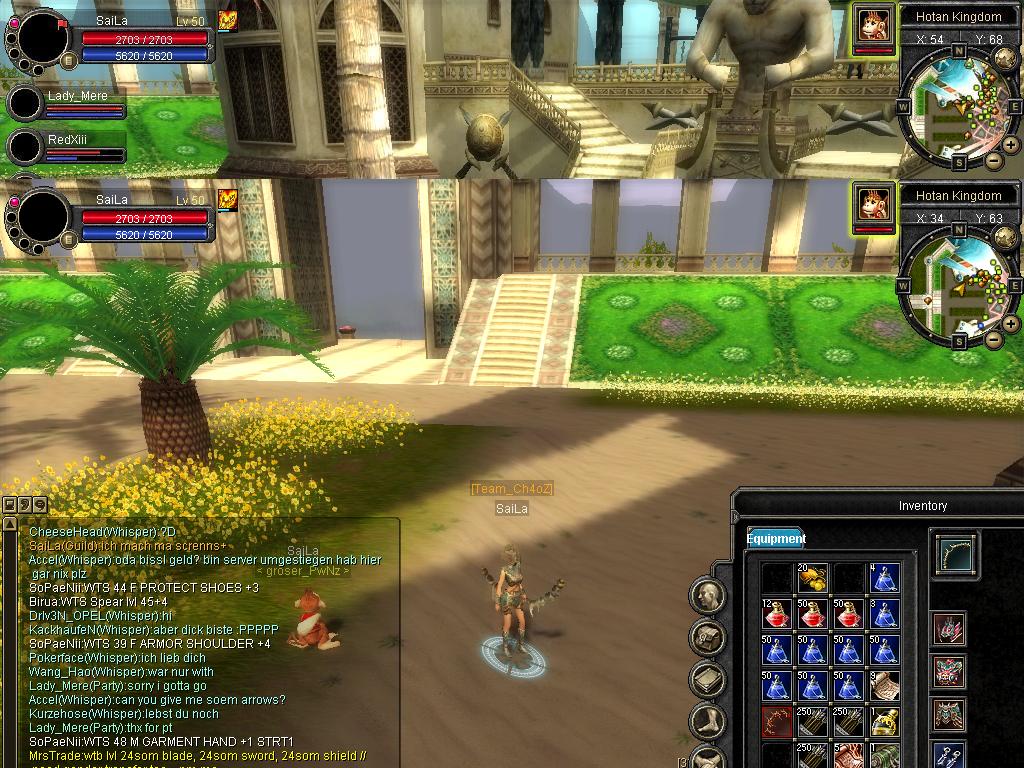Open the book side button
This screenshot has width=1024, height=768.
click(707, 679)
